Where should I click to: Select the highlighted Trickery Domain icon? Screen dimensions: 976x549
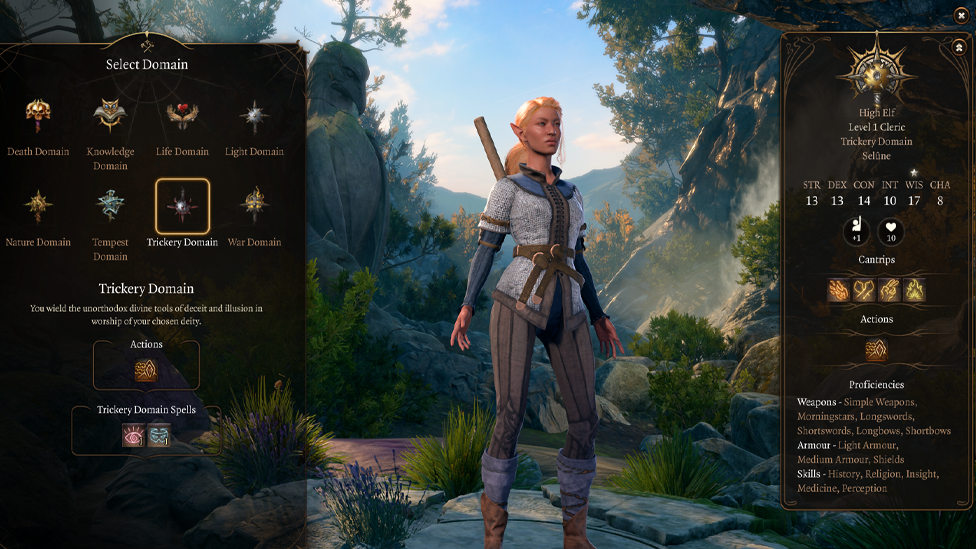[182, 206]
